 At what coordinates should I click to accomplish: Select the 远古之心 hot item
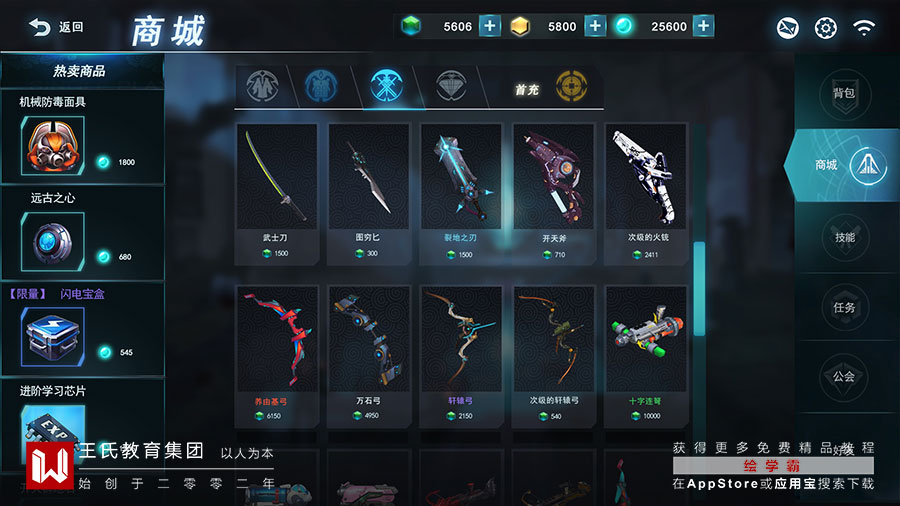[53, 242]
